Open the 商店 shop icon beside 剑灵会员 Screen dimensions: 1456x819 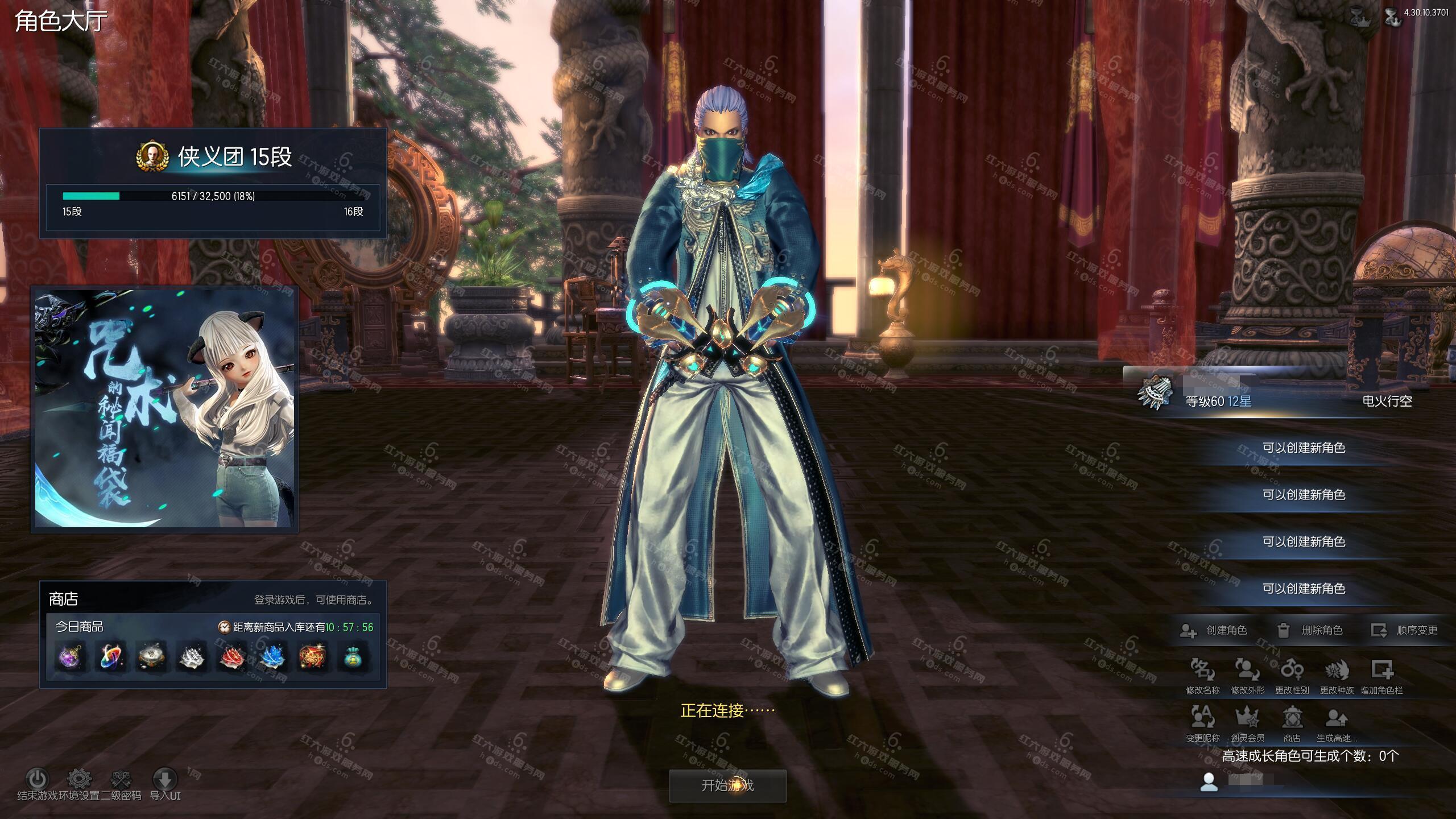coord(1292,718)
